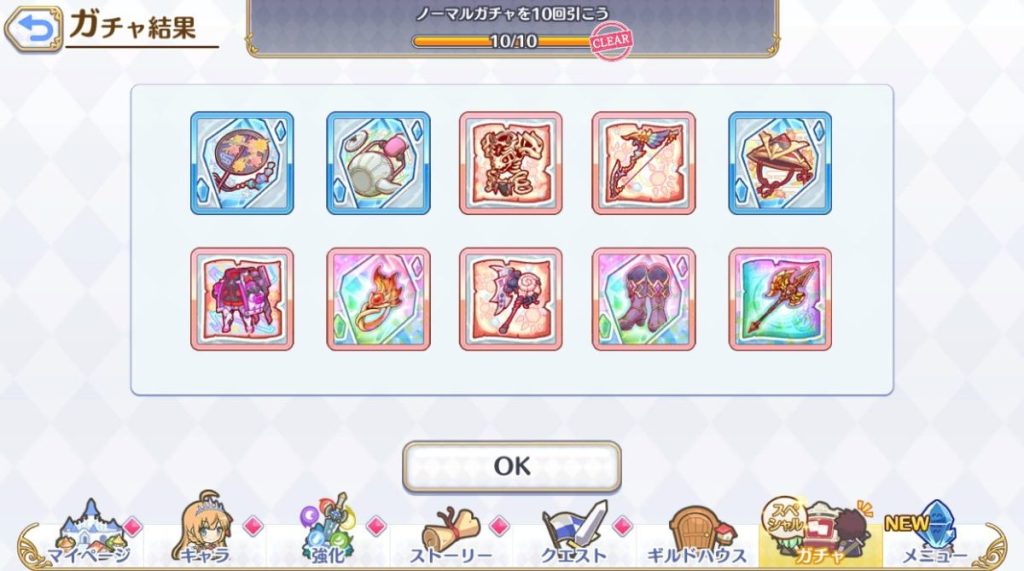The width and height of the screenshot is (1024, 571).
Task: Inspect the purple boots item
Action: click(x=643, y=299)
